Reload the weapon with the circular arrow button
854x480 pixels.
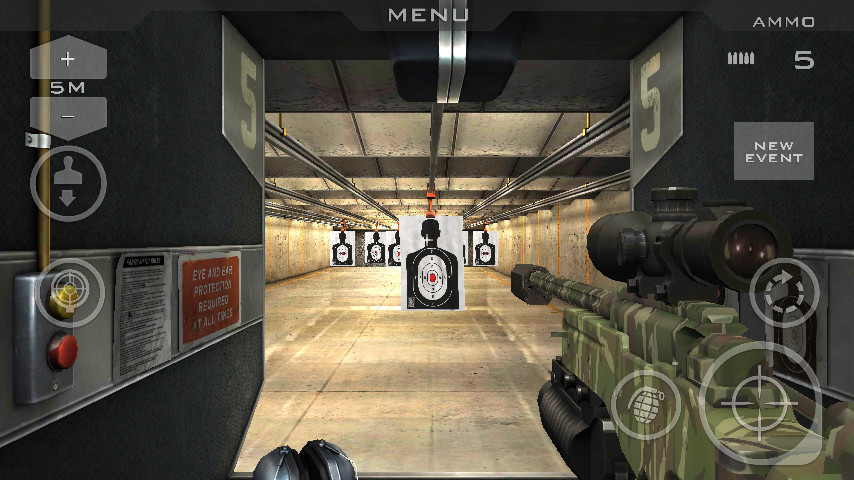[784, 293]
